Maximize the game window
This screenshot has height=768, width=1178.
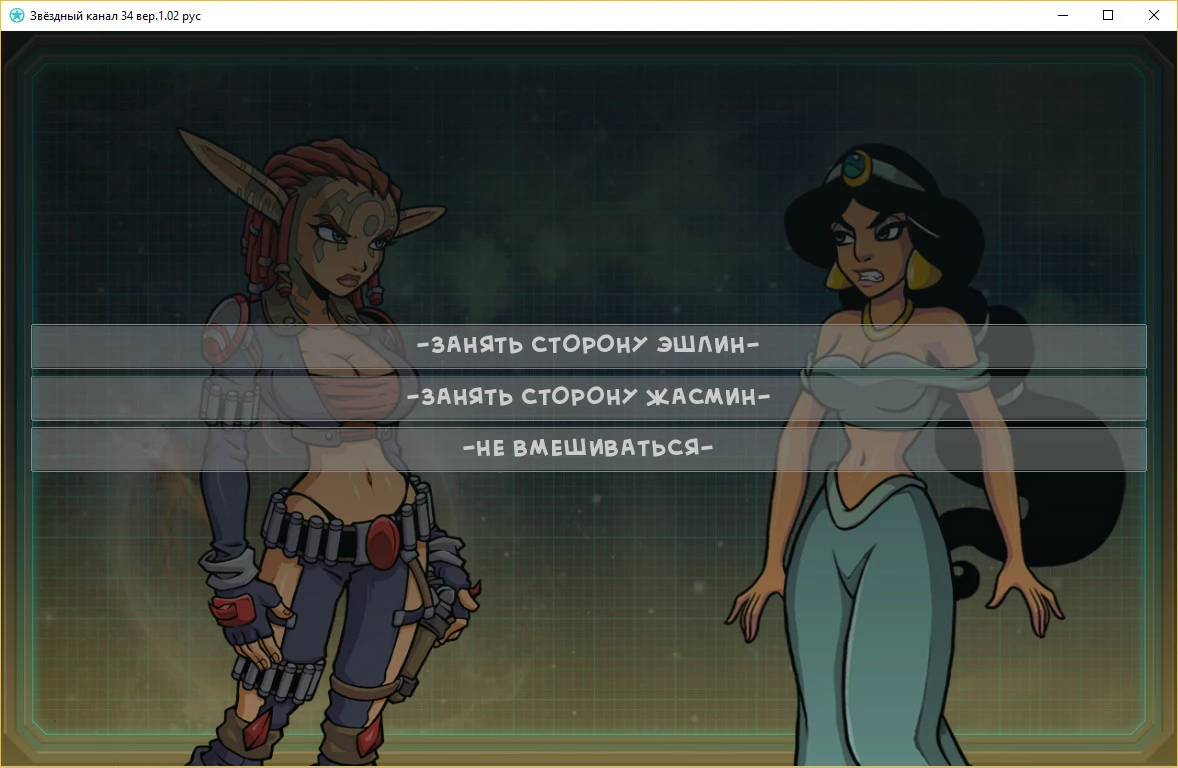pos(1108,15)
